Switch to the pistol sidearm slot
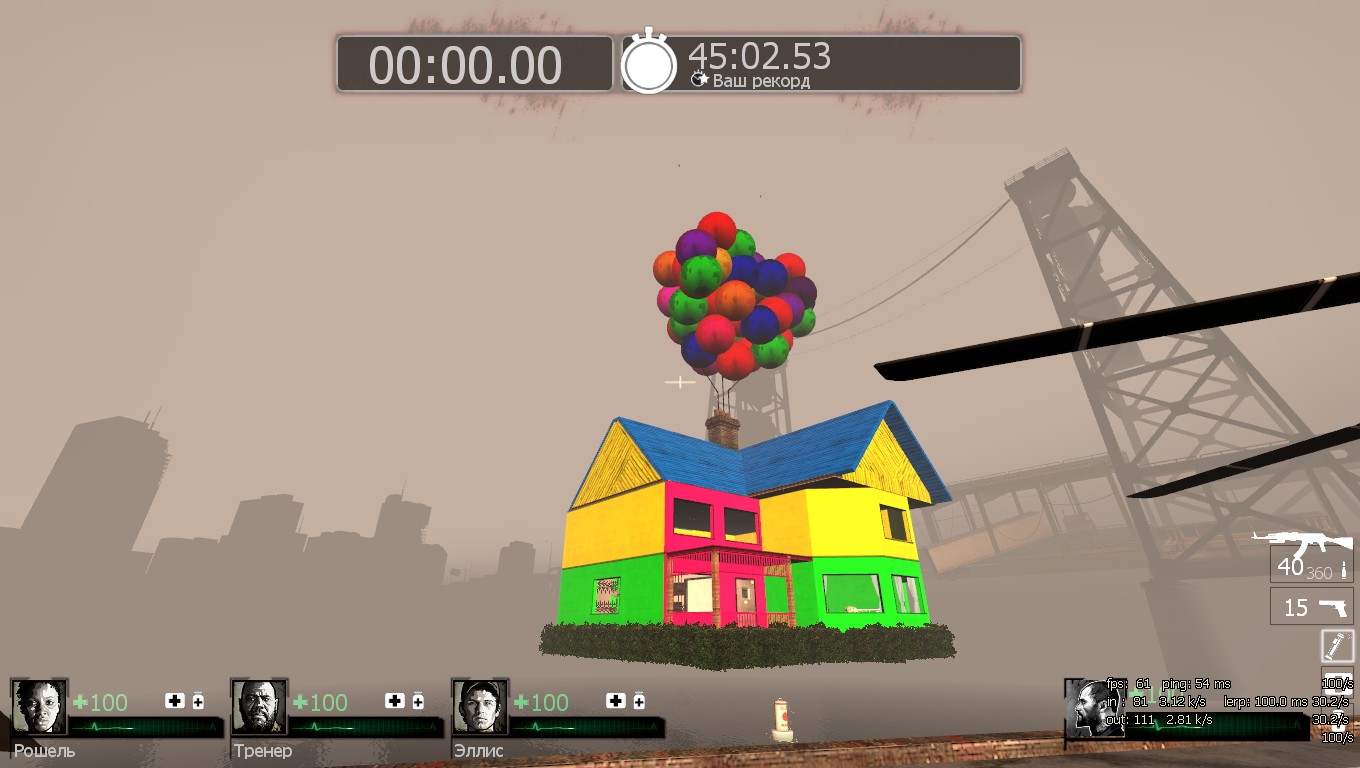This screenshot has width=1360, height=768. tap(1311, 607)
